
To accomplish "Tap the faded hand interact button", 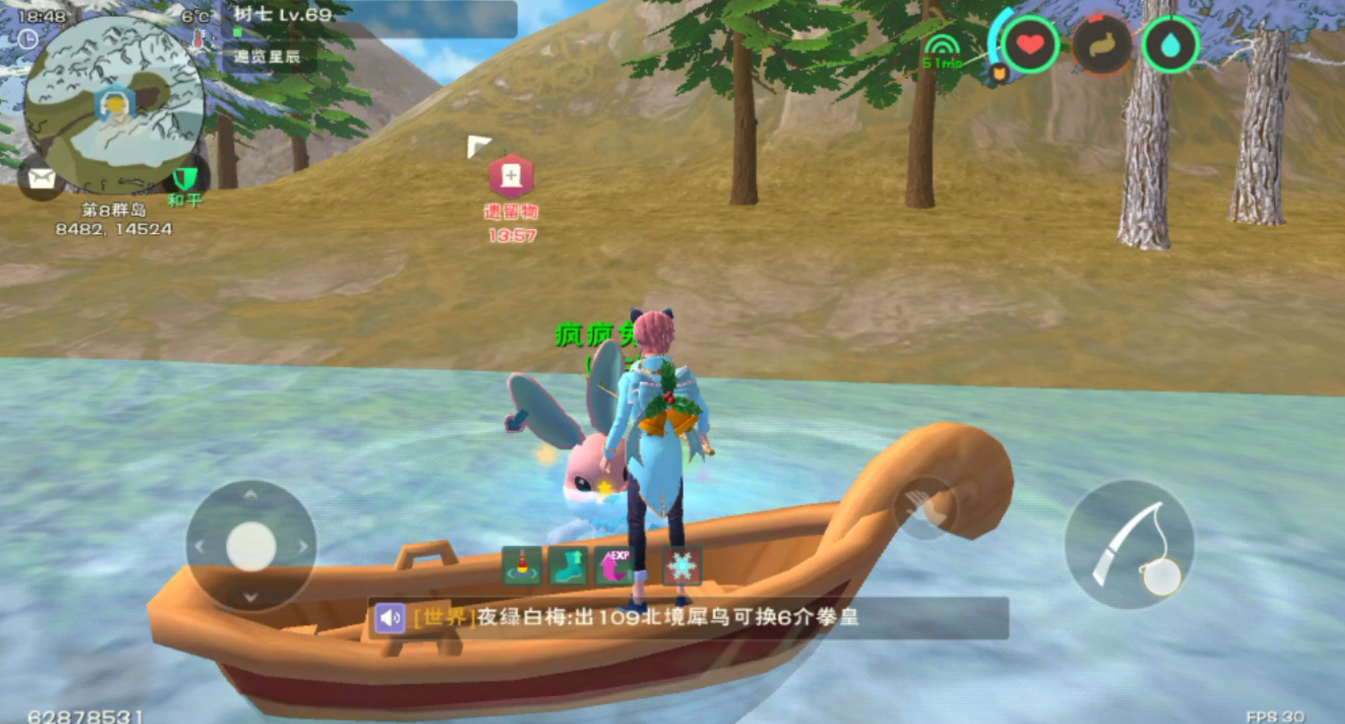I will click(x=925, y=507).
